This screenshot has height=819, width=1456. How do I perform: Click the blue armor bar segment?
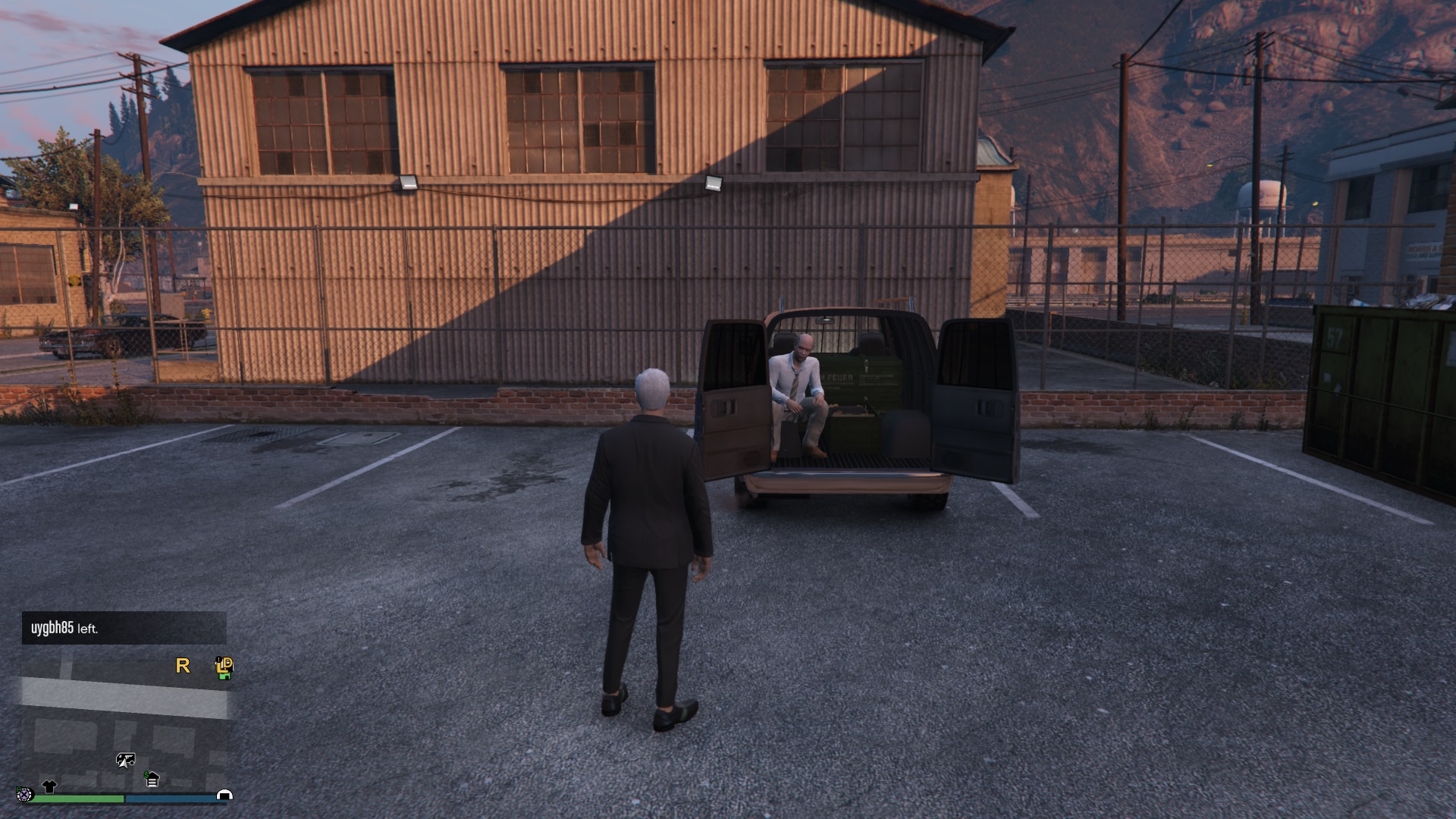(170, 797)
